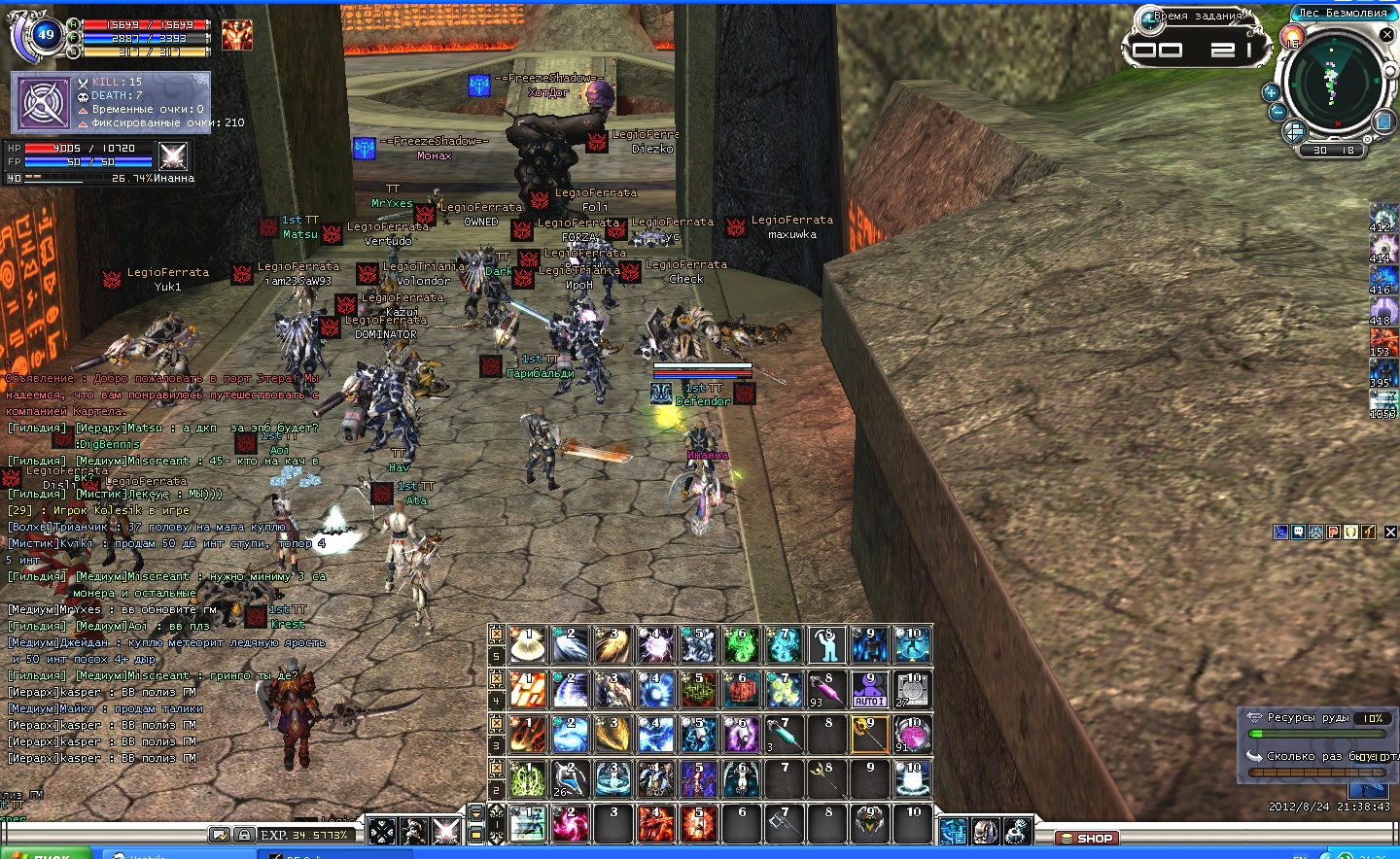This screenshot has width=1400, height=859.
Task: Use the blue potion flask with count 26
Action: 569,778
